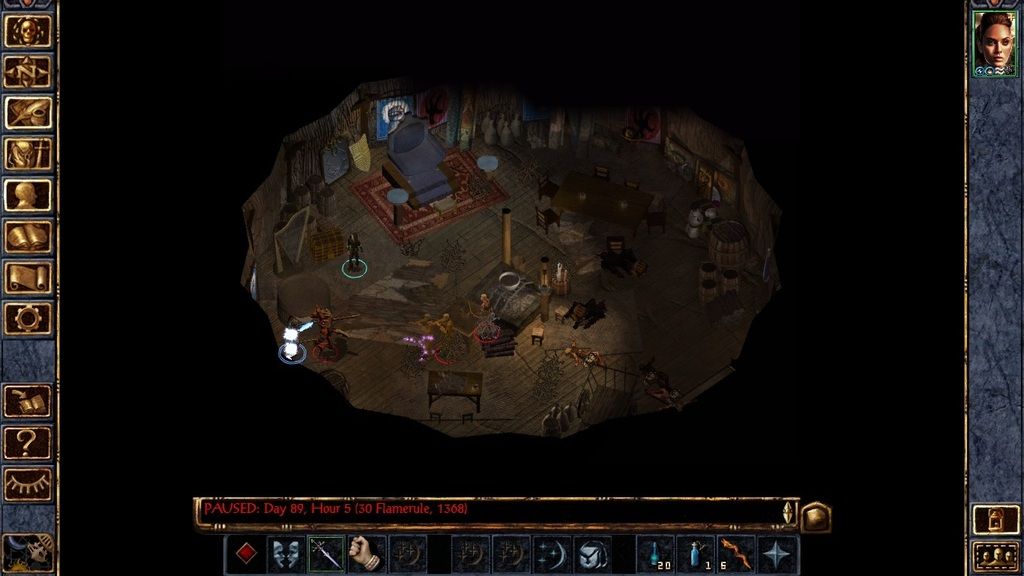1024x576 pixels.
Task: Toggle party AI lantern button
Action: click(995, 519)
